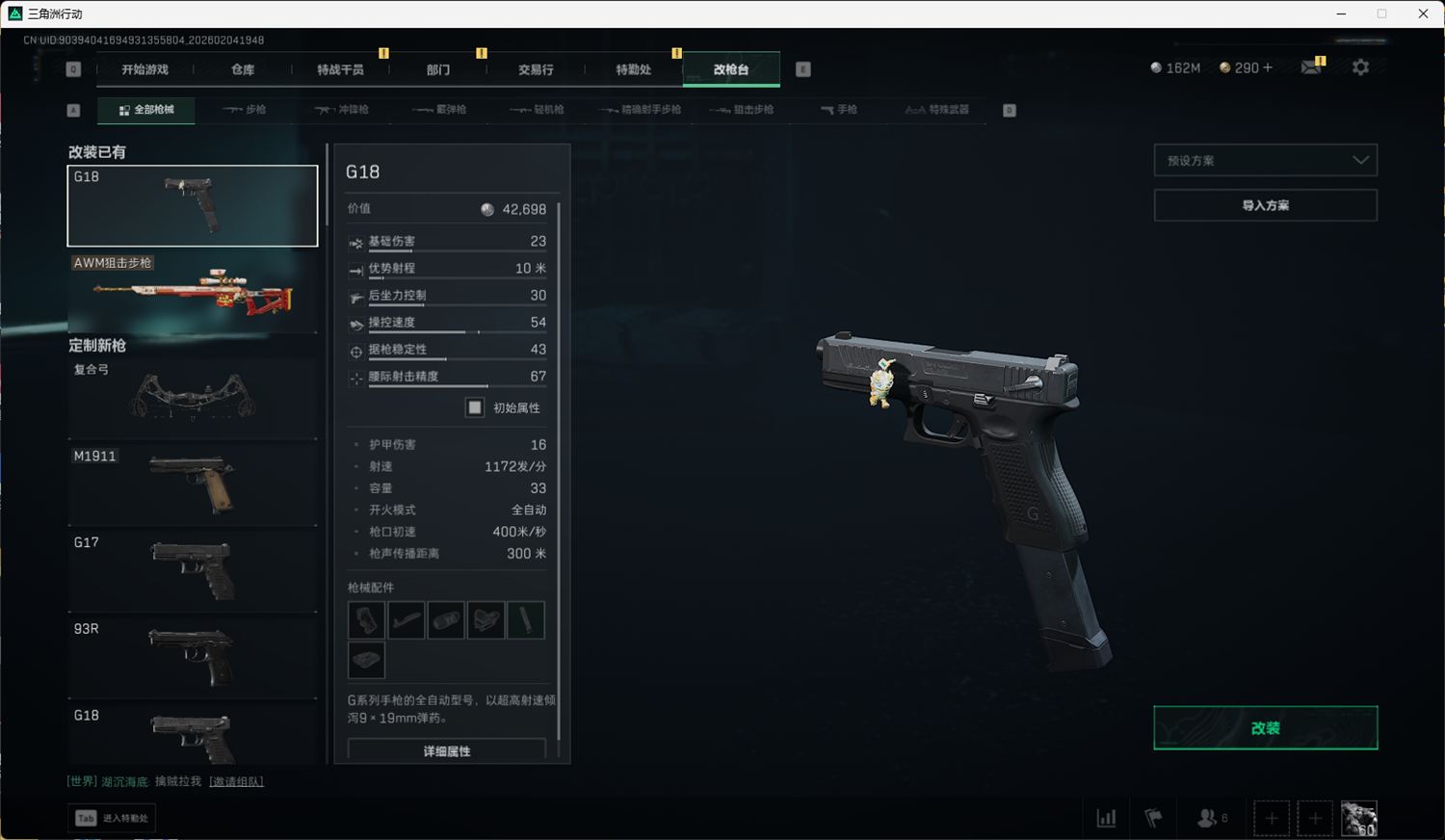Select the 93R pistol tile
Image resolution: width=1445 pixels, height=840 pixels.
(x=193, y=657)
